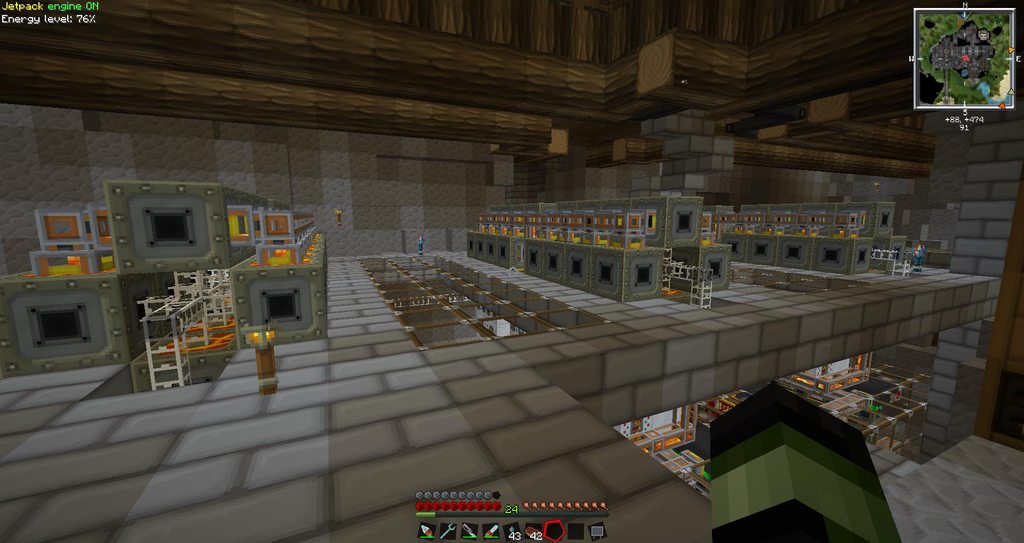
Task: Select the wrench in the hotbar
Action: click(x=447, y=531)
